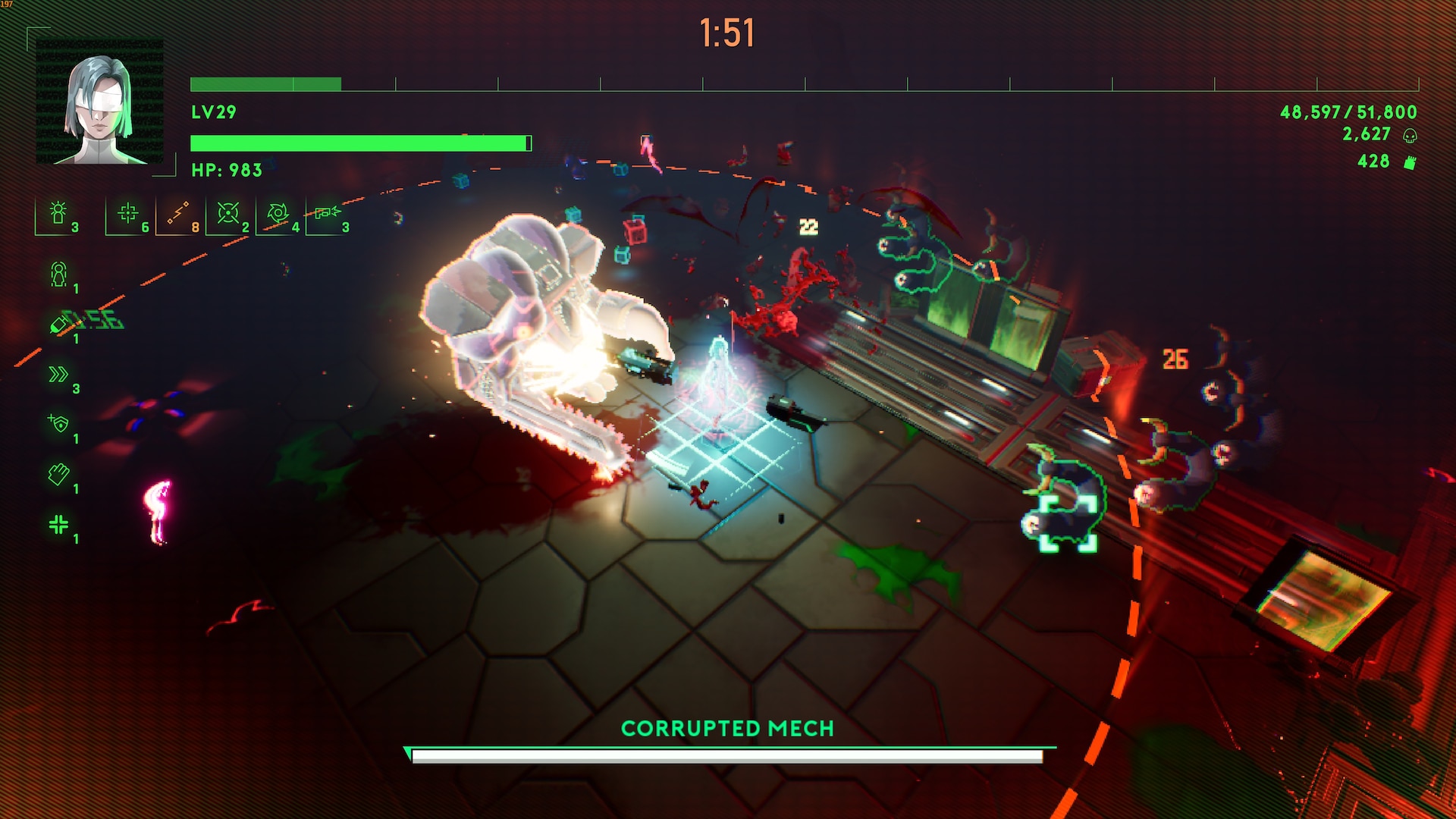1456x819 pixels.
Task: Click the shielded figure passive icon
Action: [58, 274]
